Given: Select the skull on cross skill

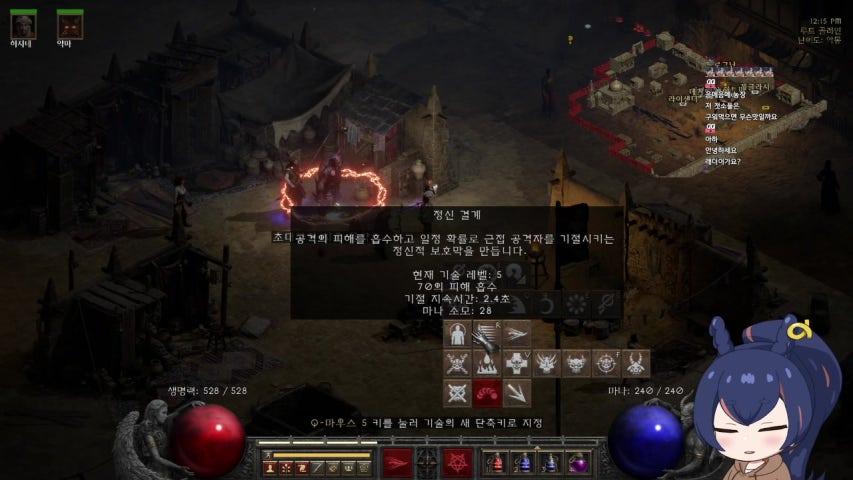Looking at the screenshot, I should (517, 363).
